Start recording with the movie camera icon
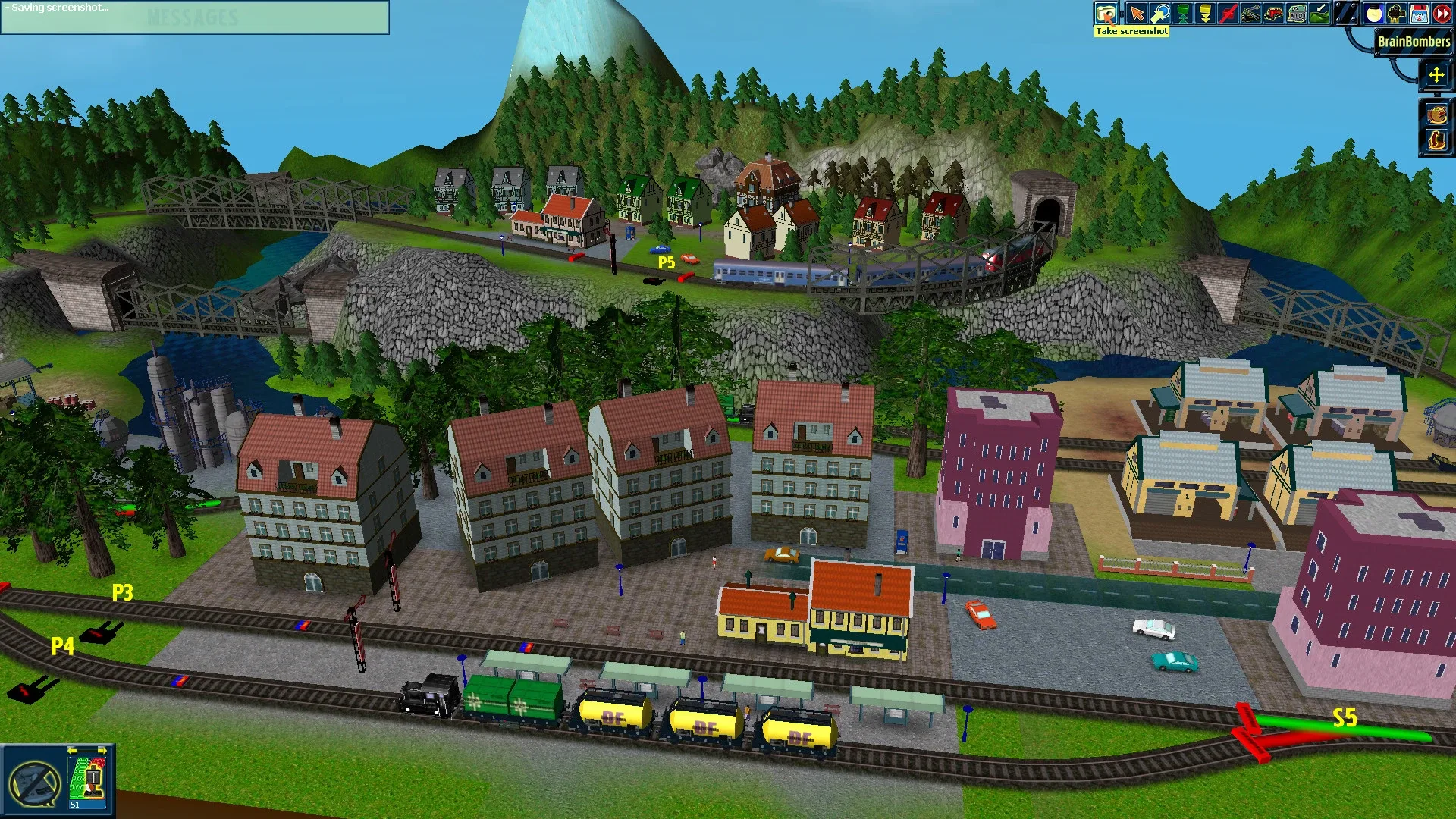Viewport: 1456px width, 819px height. 1395,13
